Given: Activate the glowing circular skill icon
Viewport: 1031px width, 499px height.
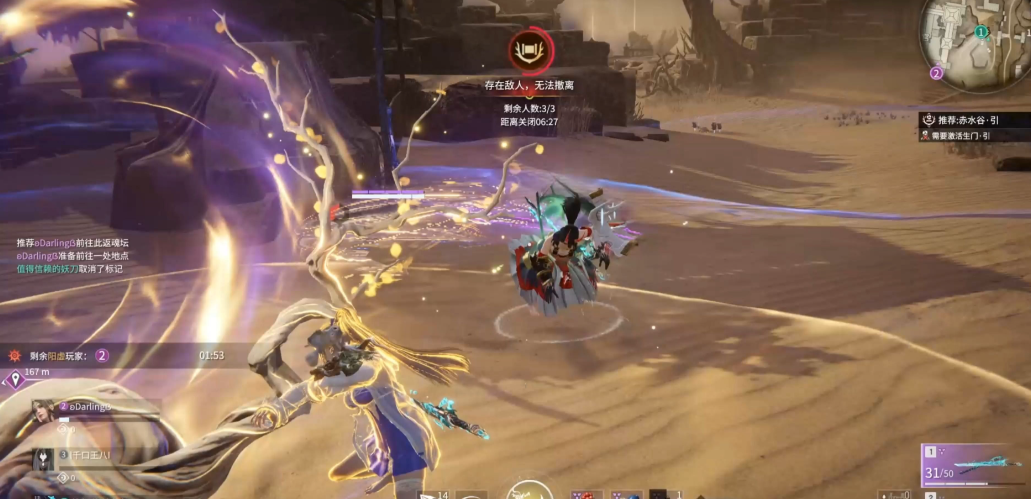Looking at the screenshot, I should point(528,491).
